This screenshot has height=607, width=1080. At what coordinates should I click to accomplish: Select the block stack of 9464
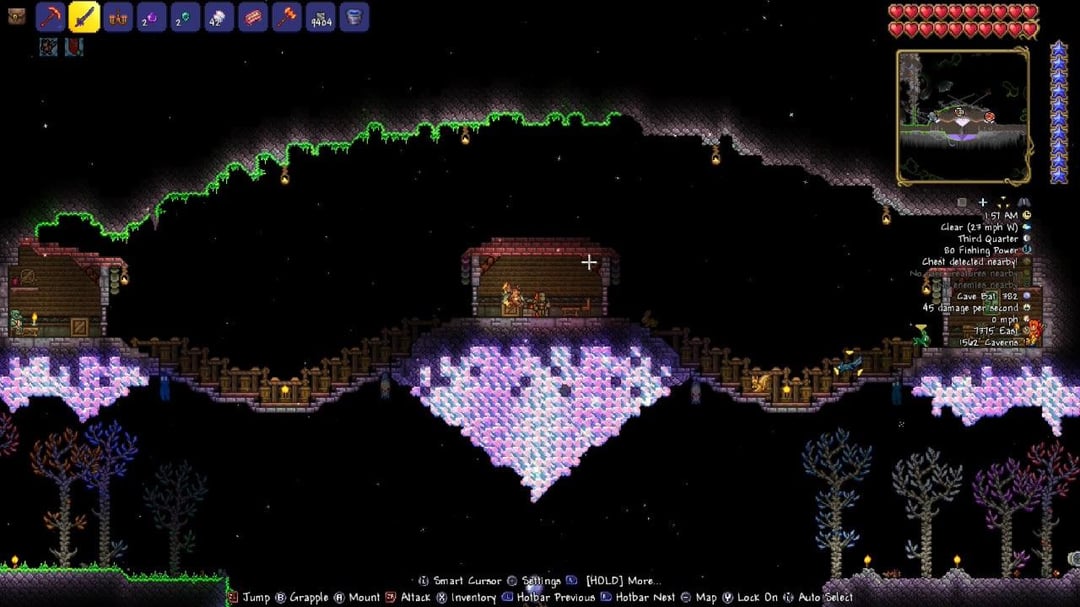pos(321,17)
